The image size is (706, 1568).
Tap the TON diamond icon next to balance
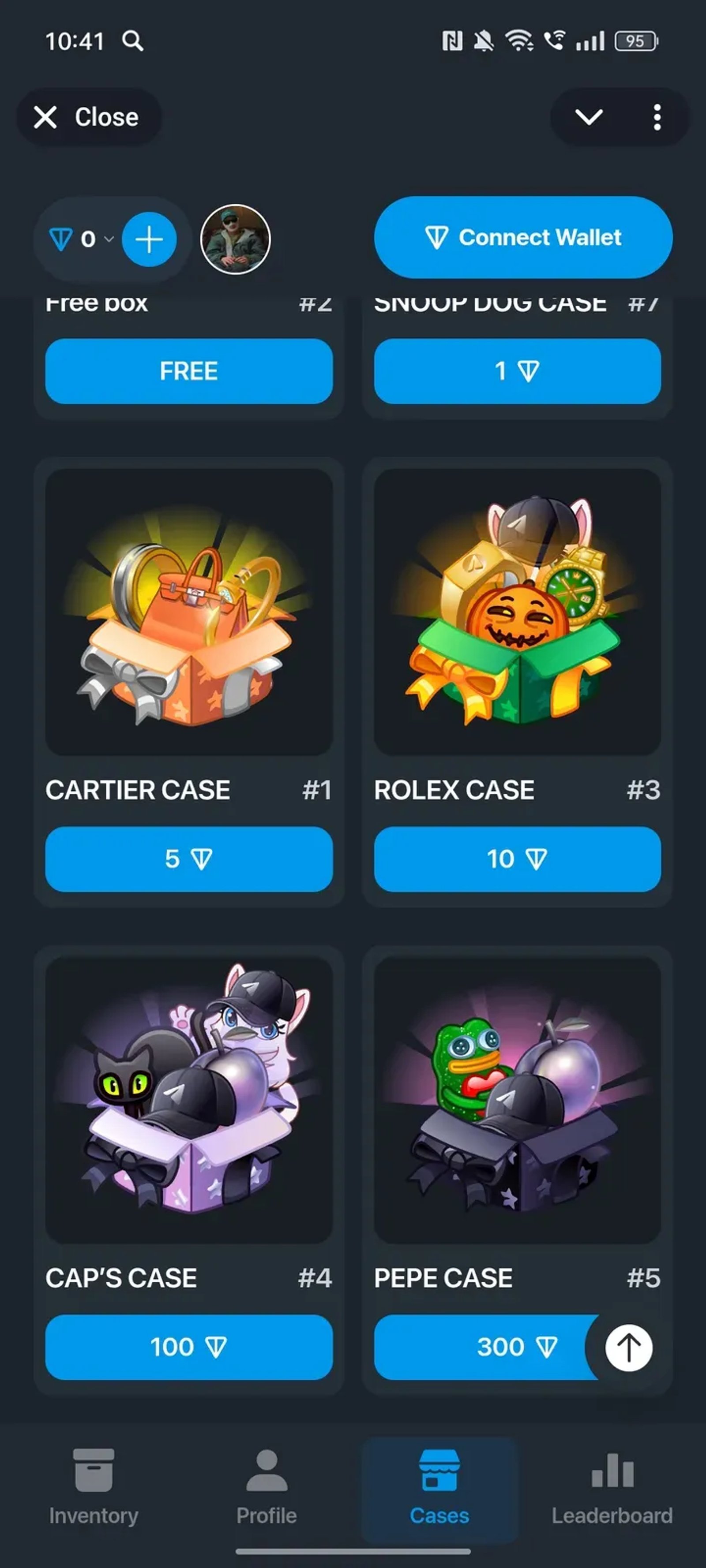[x=61, y=239]
